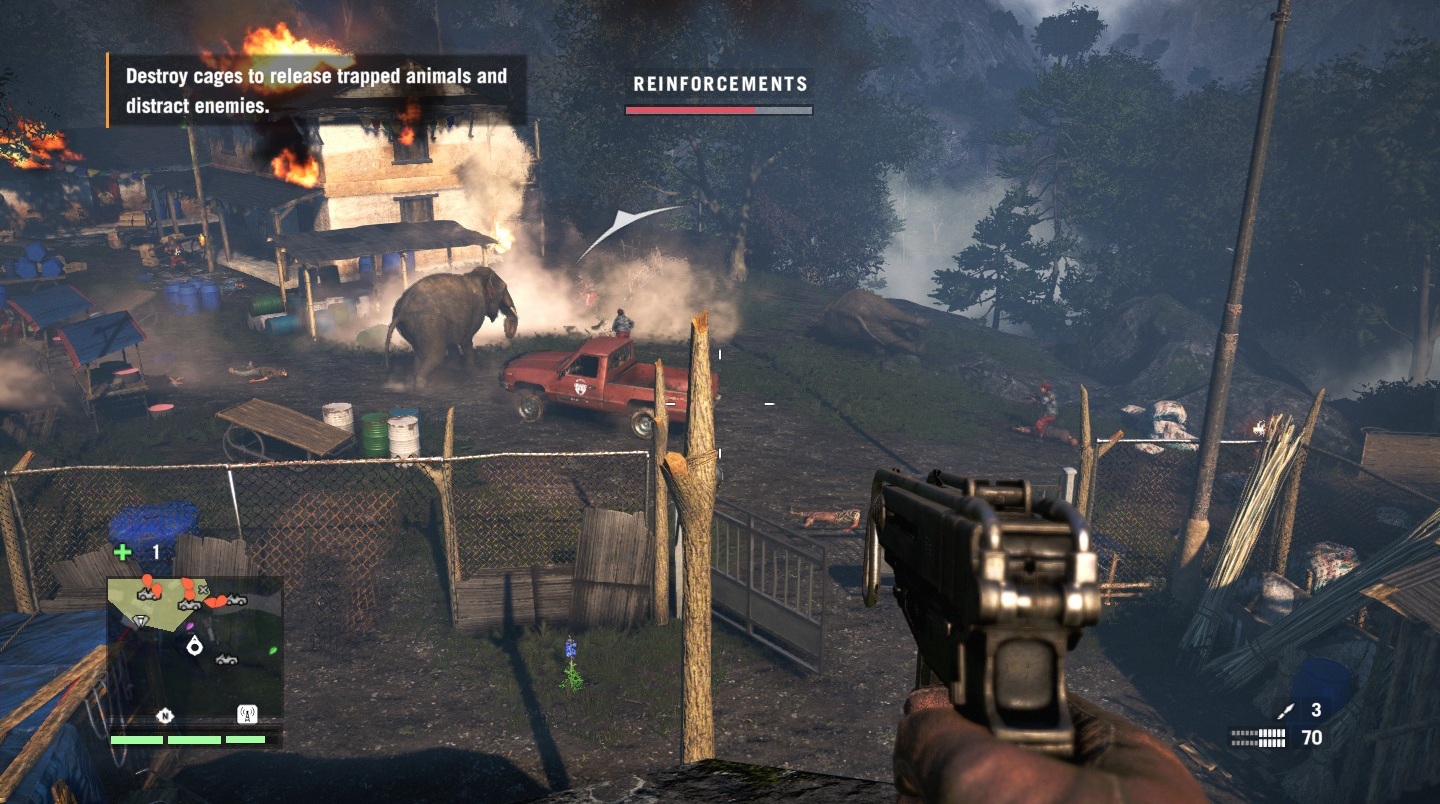Select the throwing knife icon

[x=1286, y=710]
